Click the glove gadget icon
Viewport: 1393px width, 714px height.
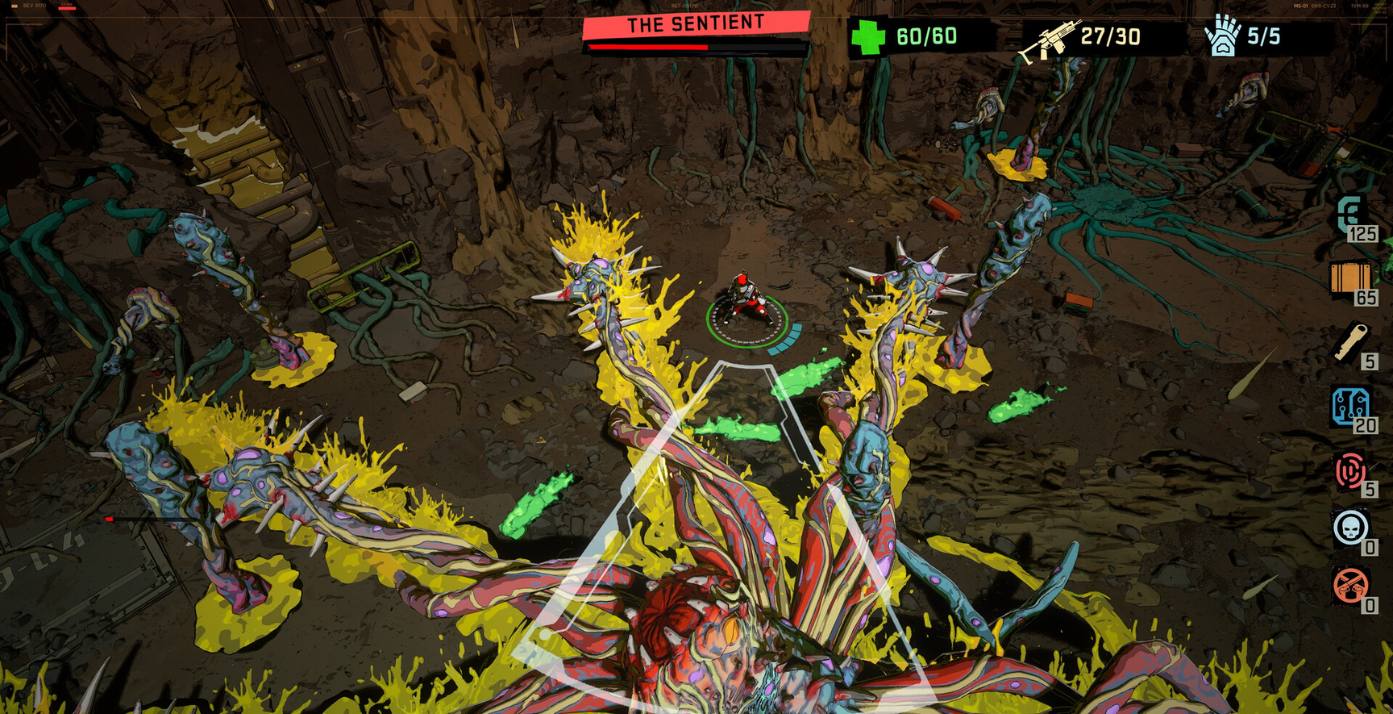coord(1222,38)
